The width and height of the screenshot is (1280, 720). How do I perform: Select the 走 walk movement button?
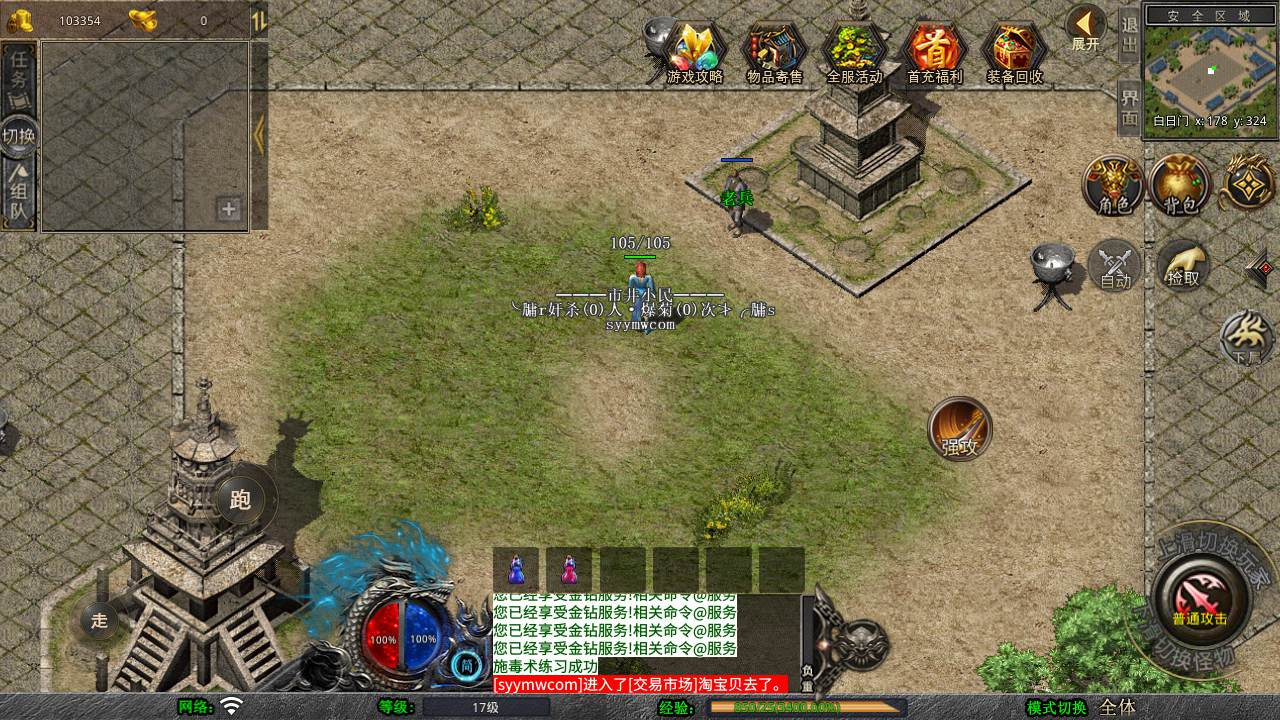[x=99, y=620]
